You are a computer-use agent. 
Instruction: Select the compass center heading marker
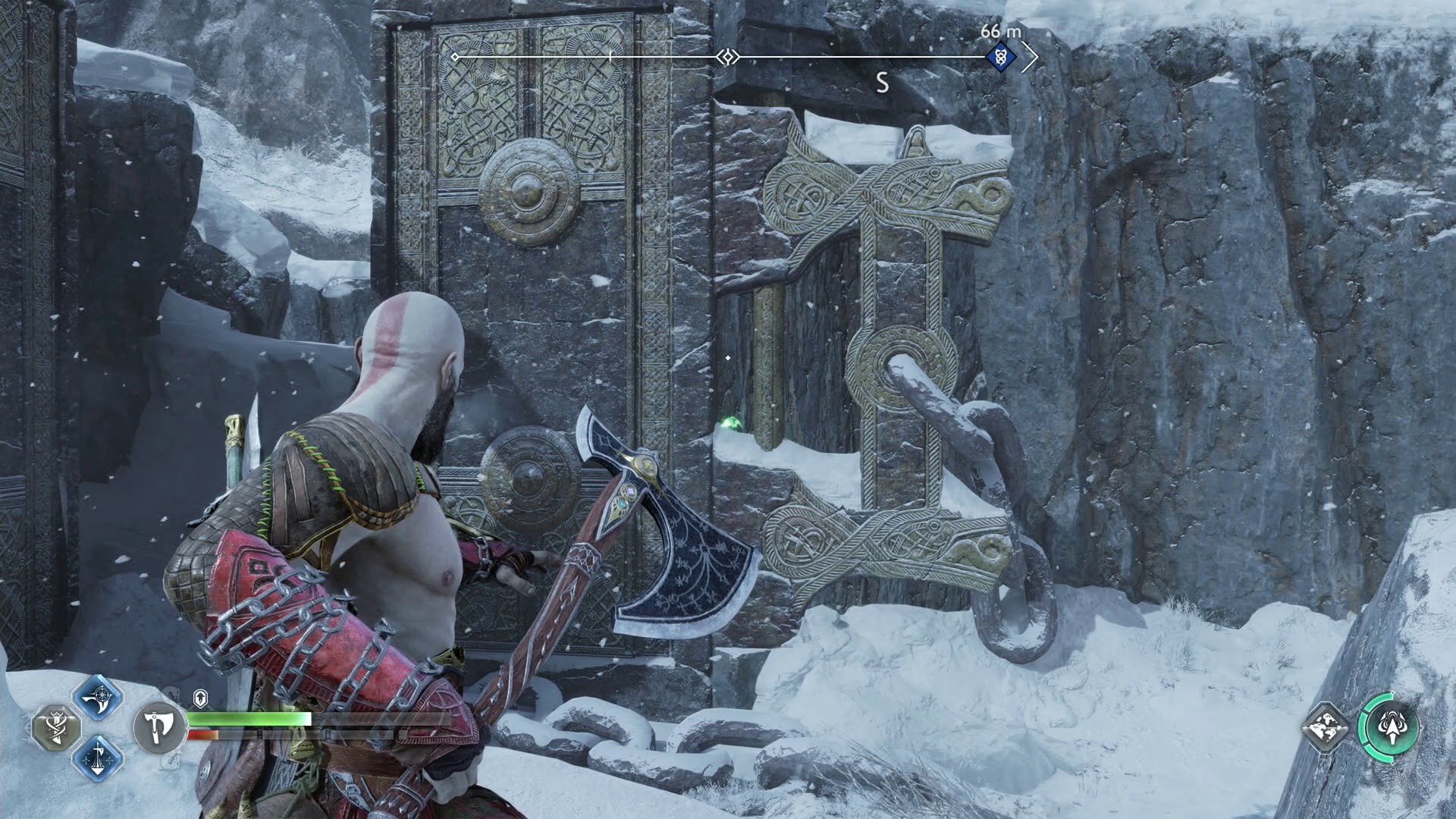727,57
